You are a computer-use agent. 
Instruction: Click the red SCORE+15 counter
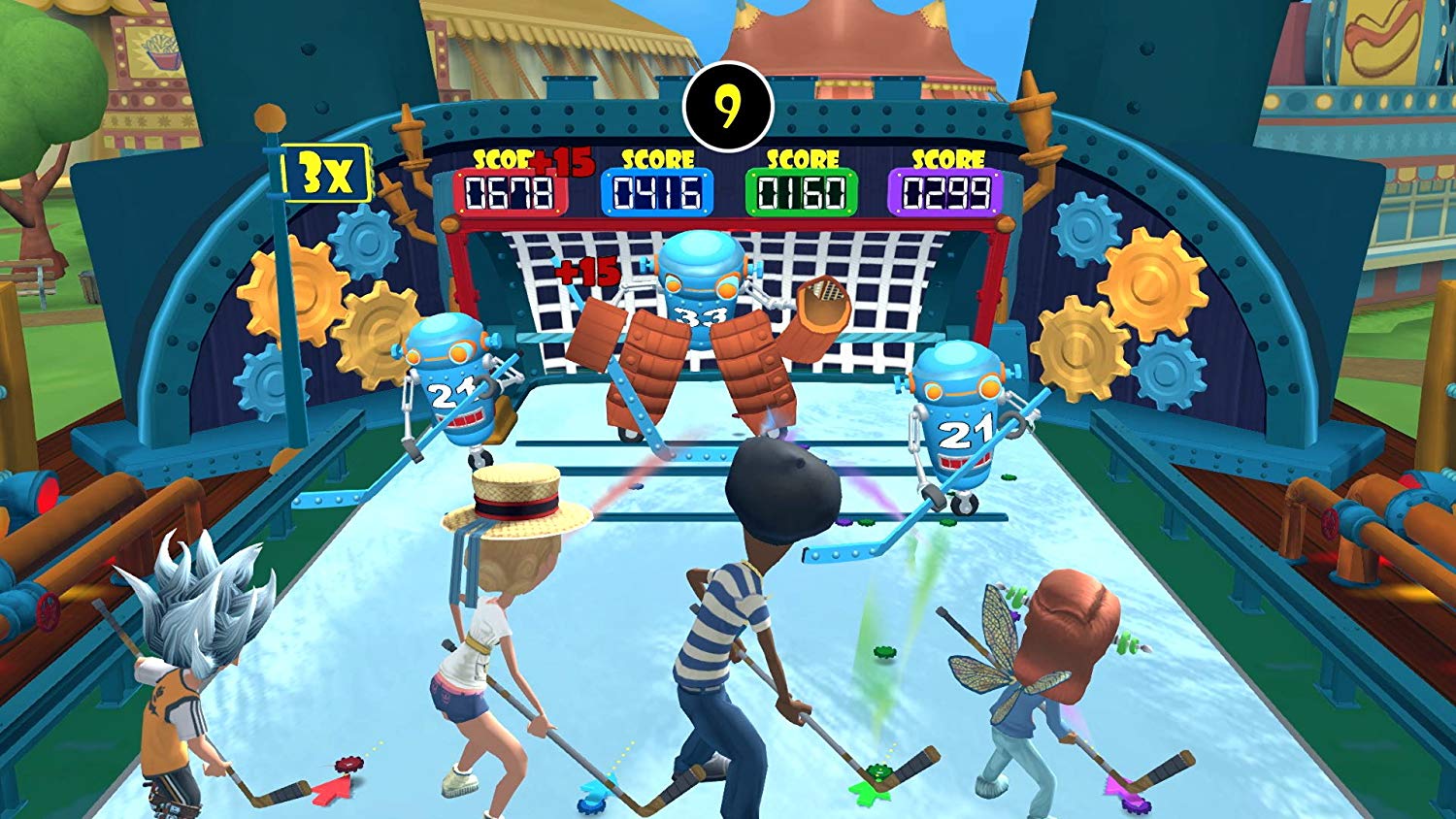511,185
